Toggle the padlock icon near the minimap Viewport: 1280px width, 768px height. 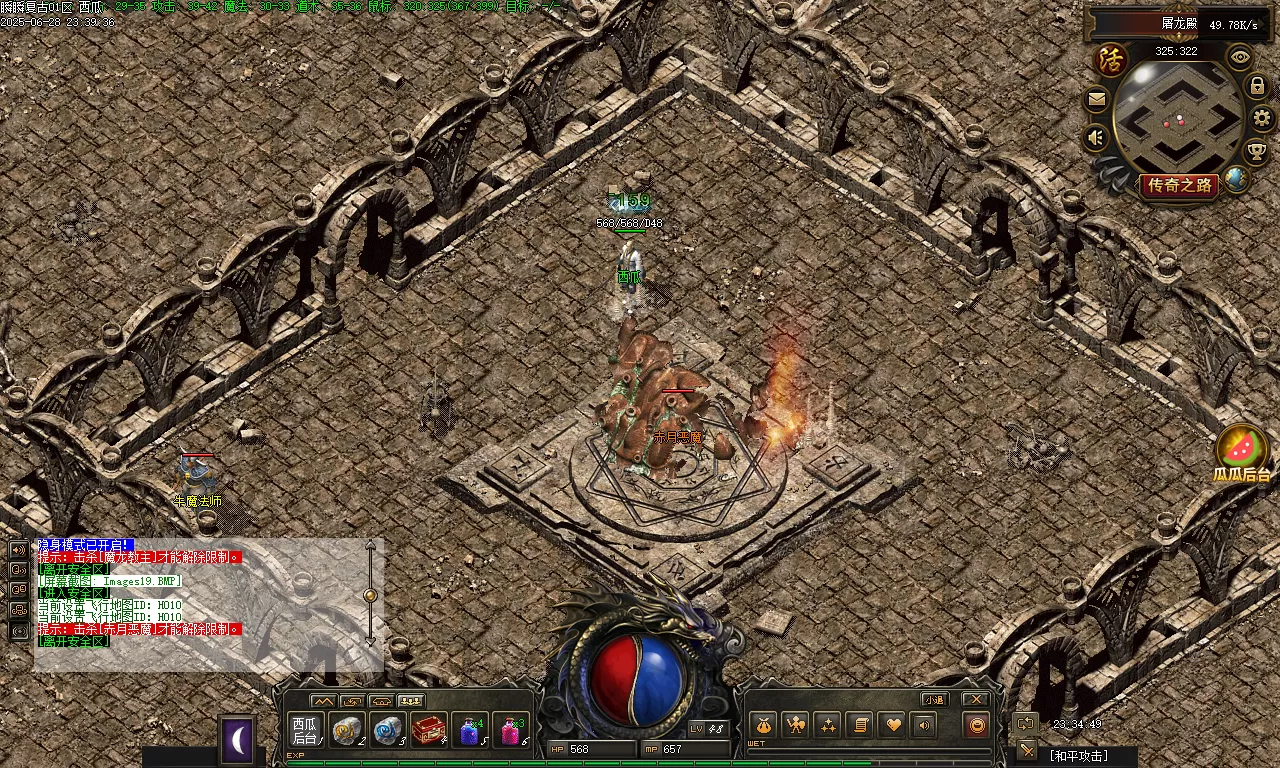pos(1258,87)
